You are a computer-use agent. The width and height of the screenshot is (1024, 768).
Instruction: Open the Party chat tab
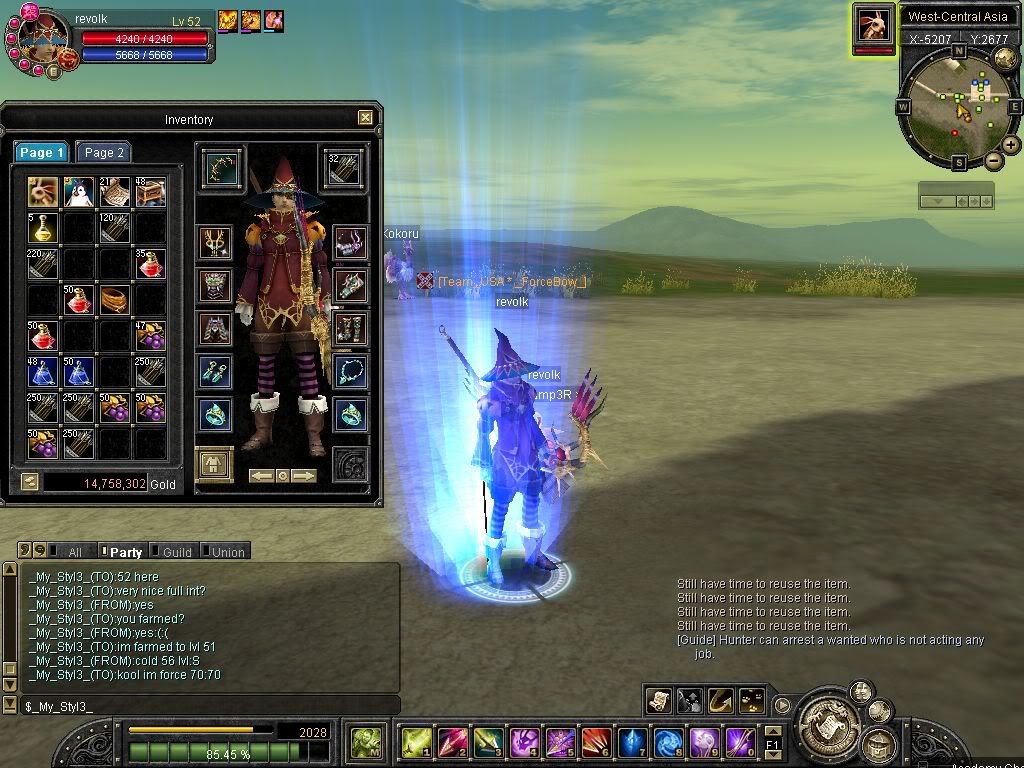click(125, 552)
